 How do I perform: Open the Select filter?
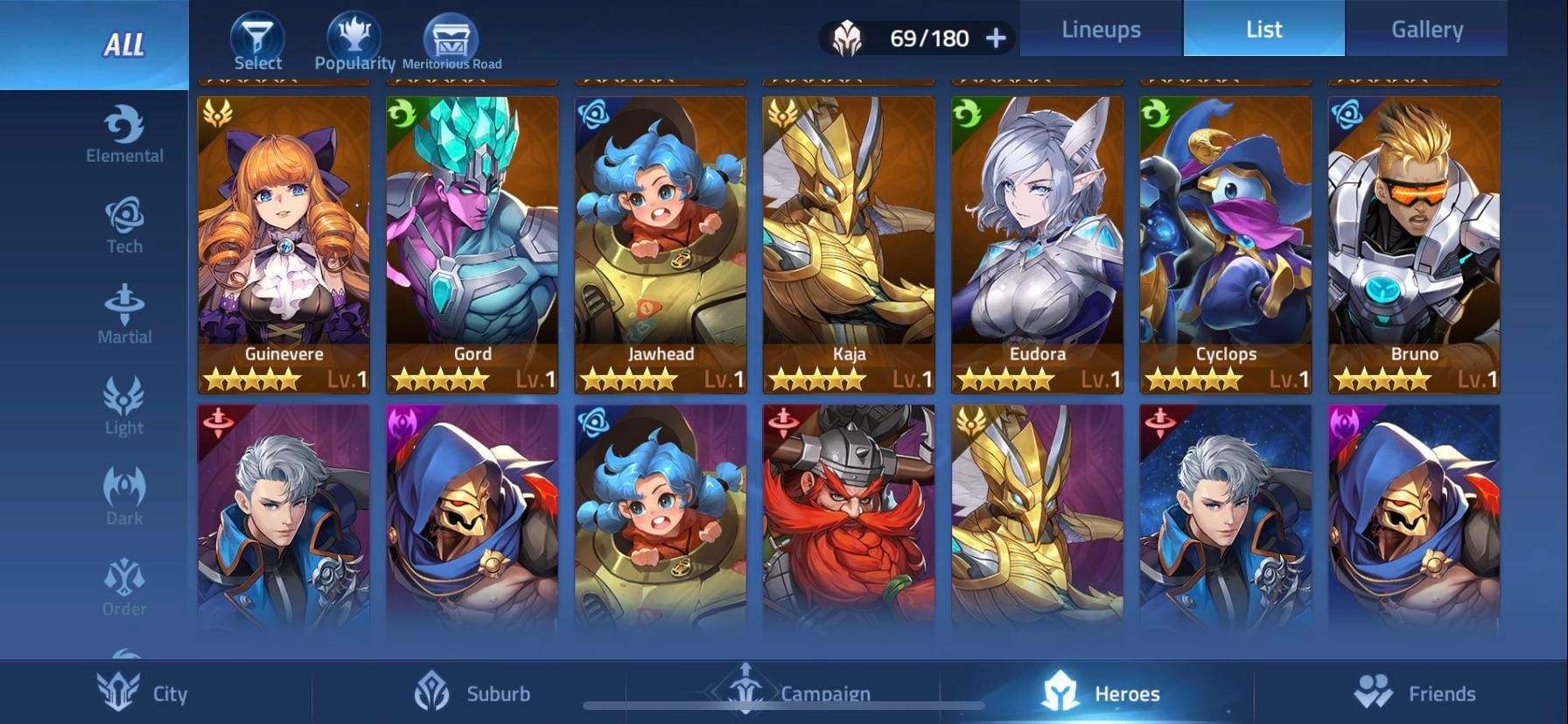coord(257,42)
